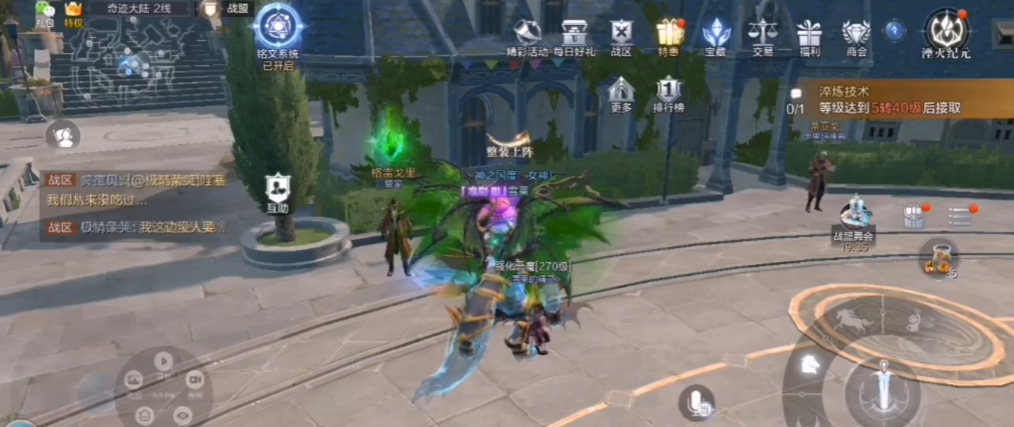This screenshot has width=1014, height=427.
Task: Open the 福利 welfare gift box
Action: [810, 35]
